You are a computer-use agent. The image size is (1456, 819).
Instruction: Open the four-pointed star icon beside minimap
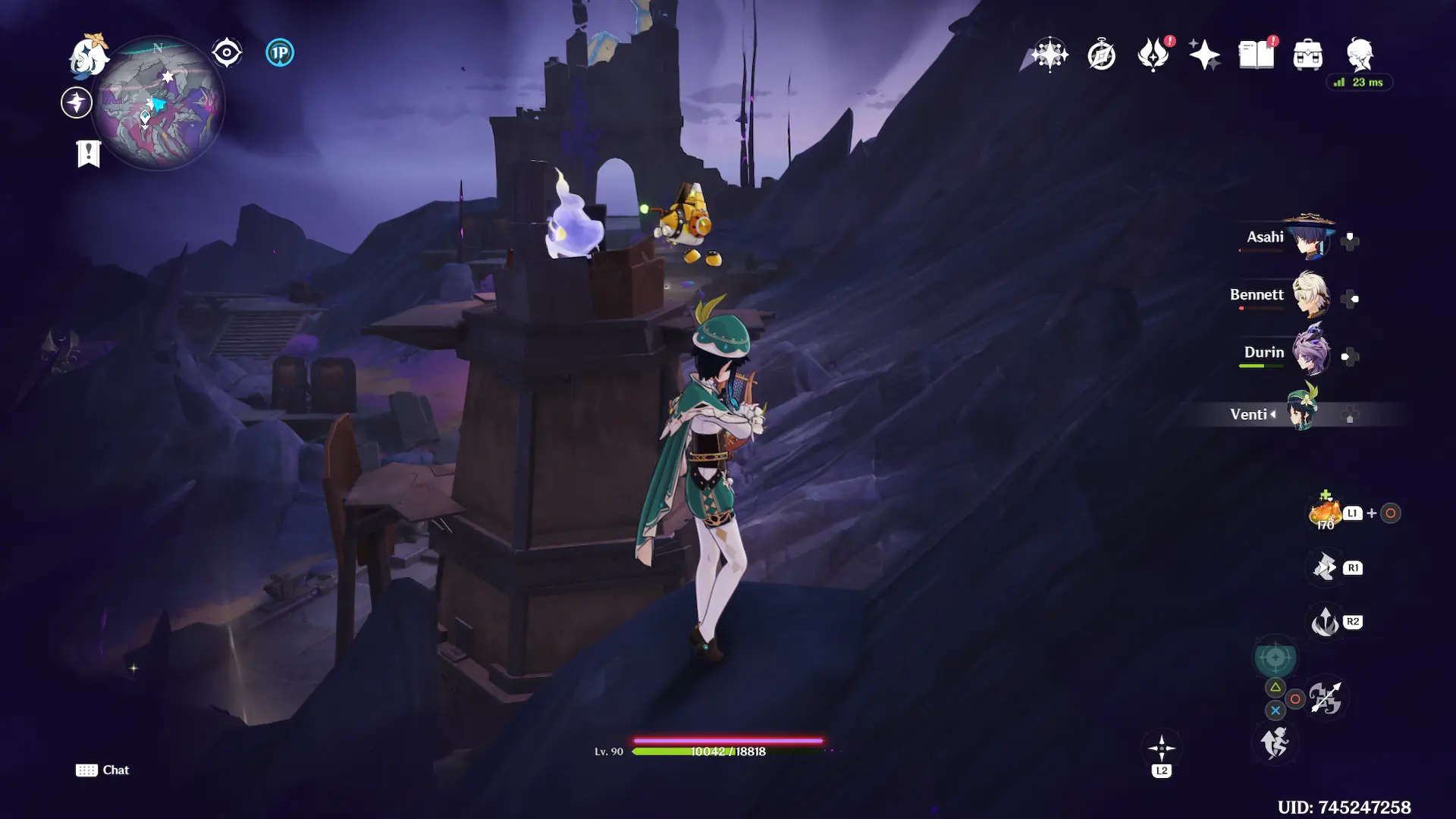coord(77,102)
